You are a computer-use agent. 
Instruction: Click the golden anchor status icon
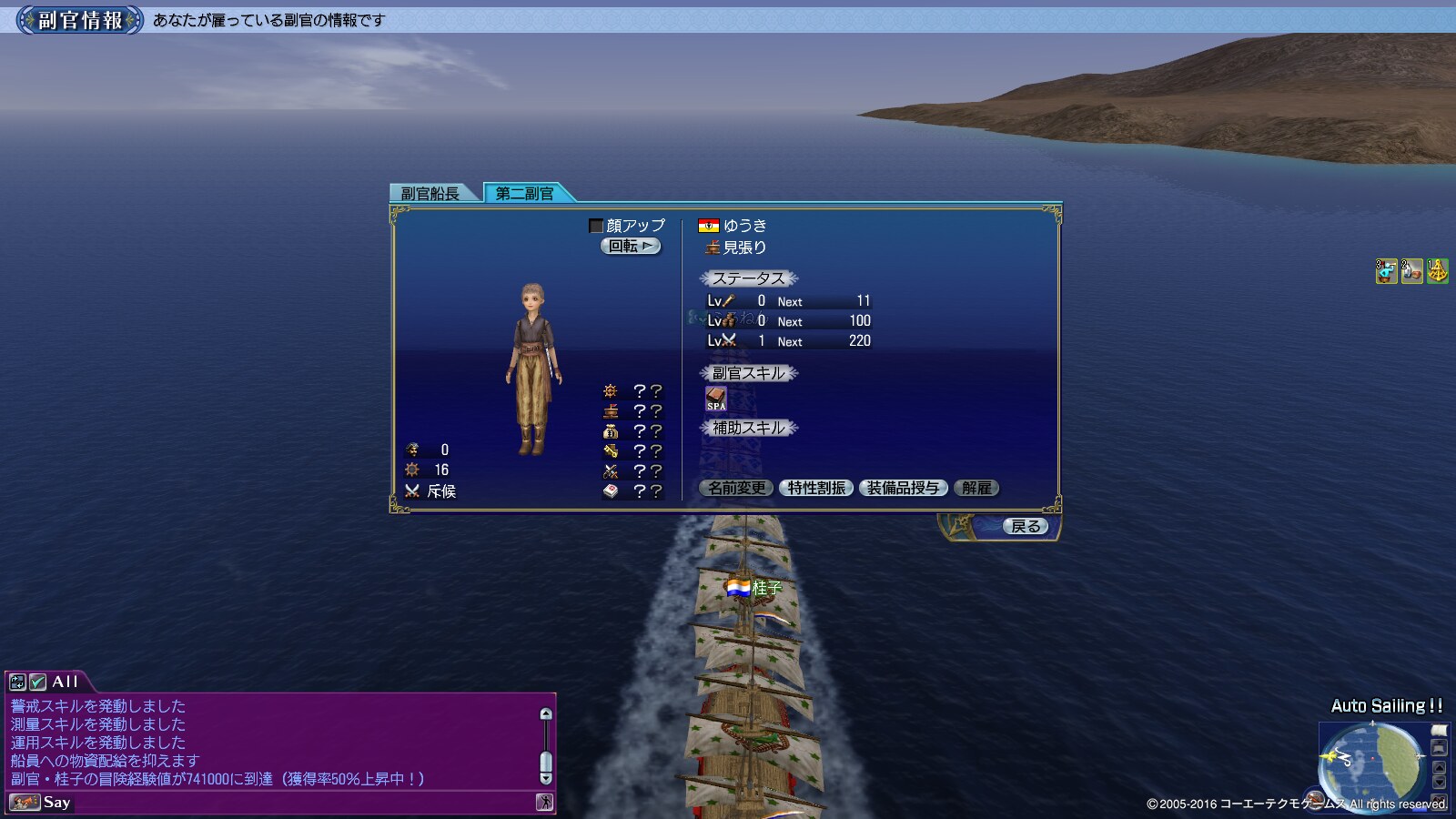pos(1438,271)
